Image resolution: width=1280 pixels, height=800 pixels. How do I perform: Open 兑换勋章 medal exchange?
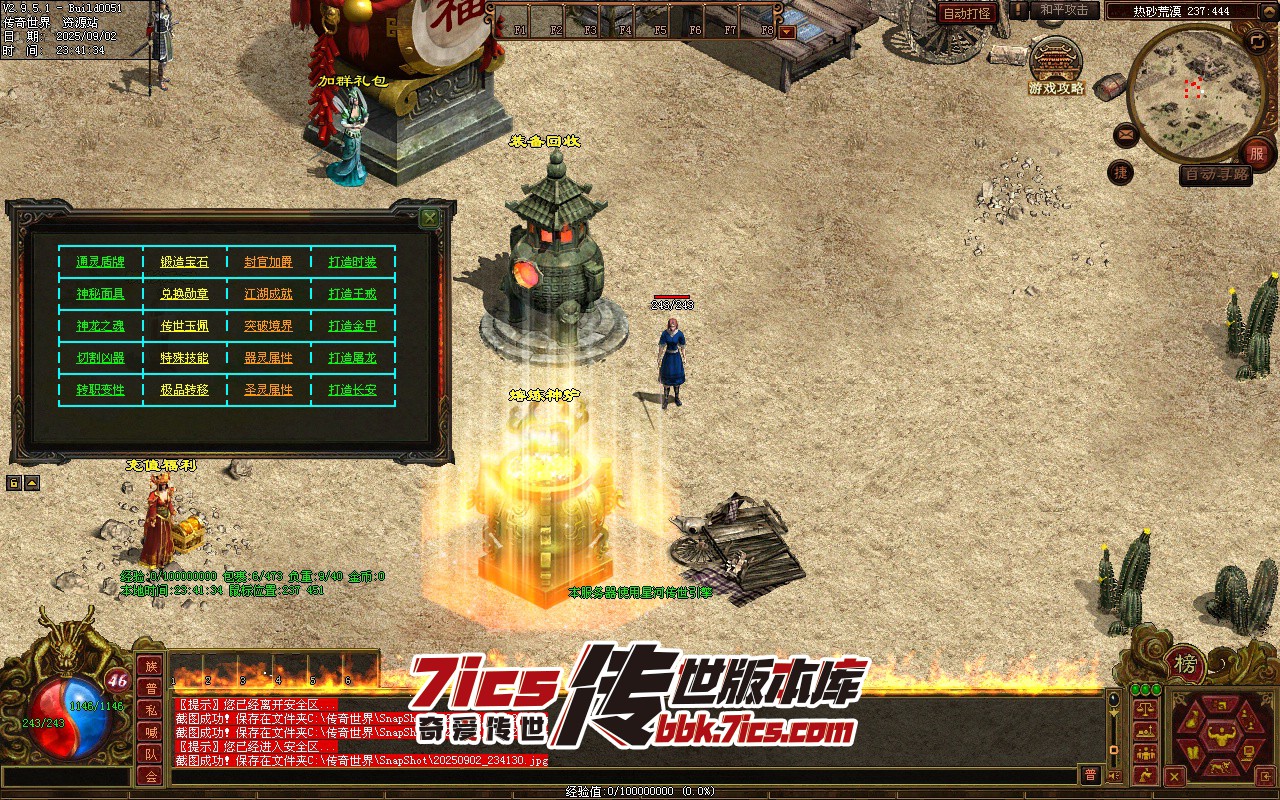(x=185, y=294)
